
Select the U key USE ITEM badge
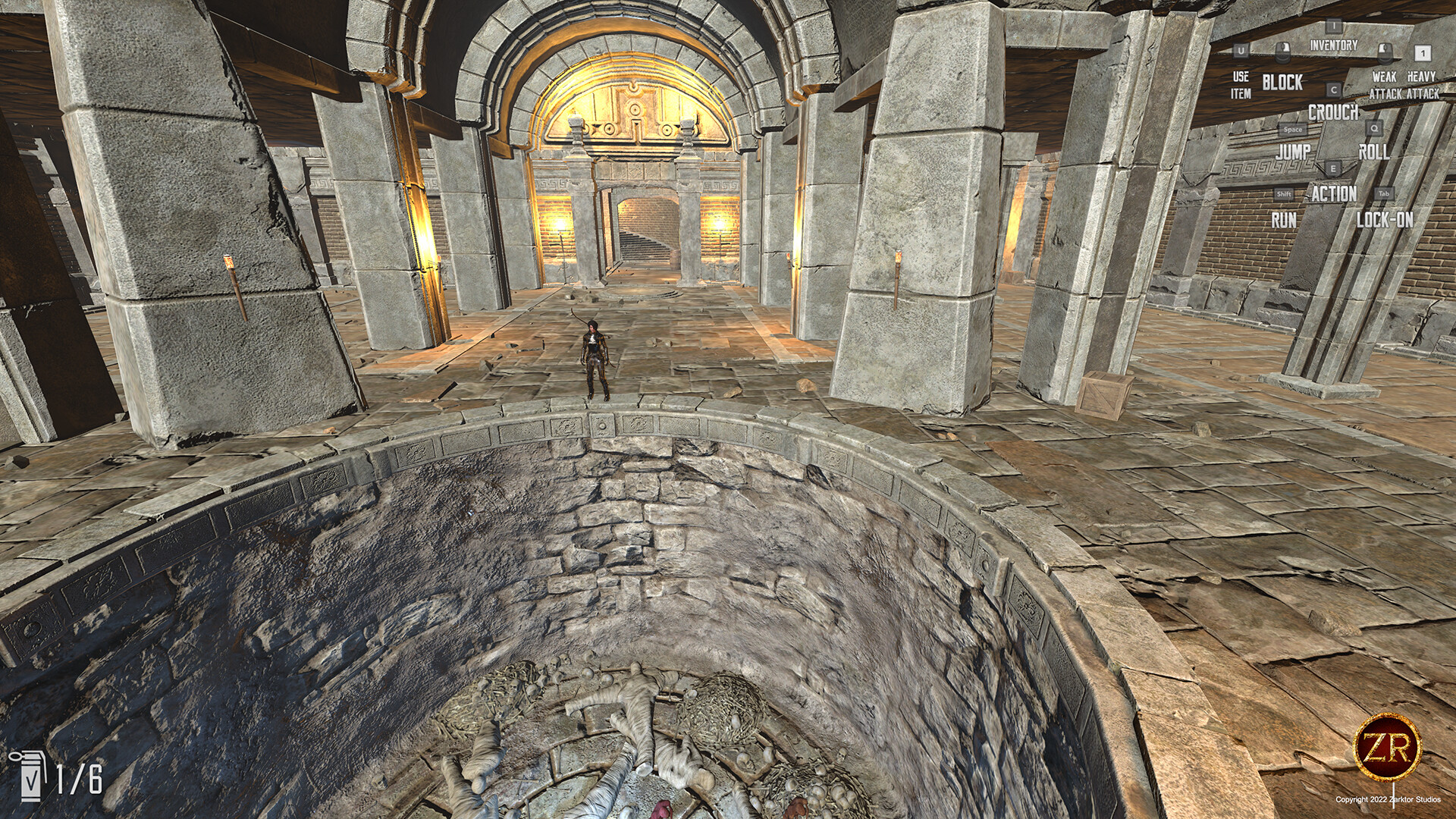pos(1241,51)
